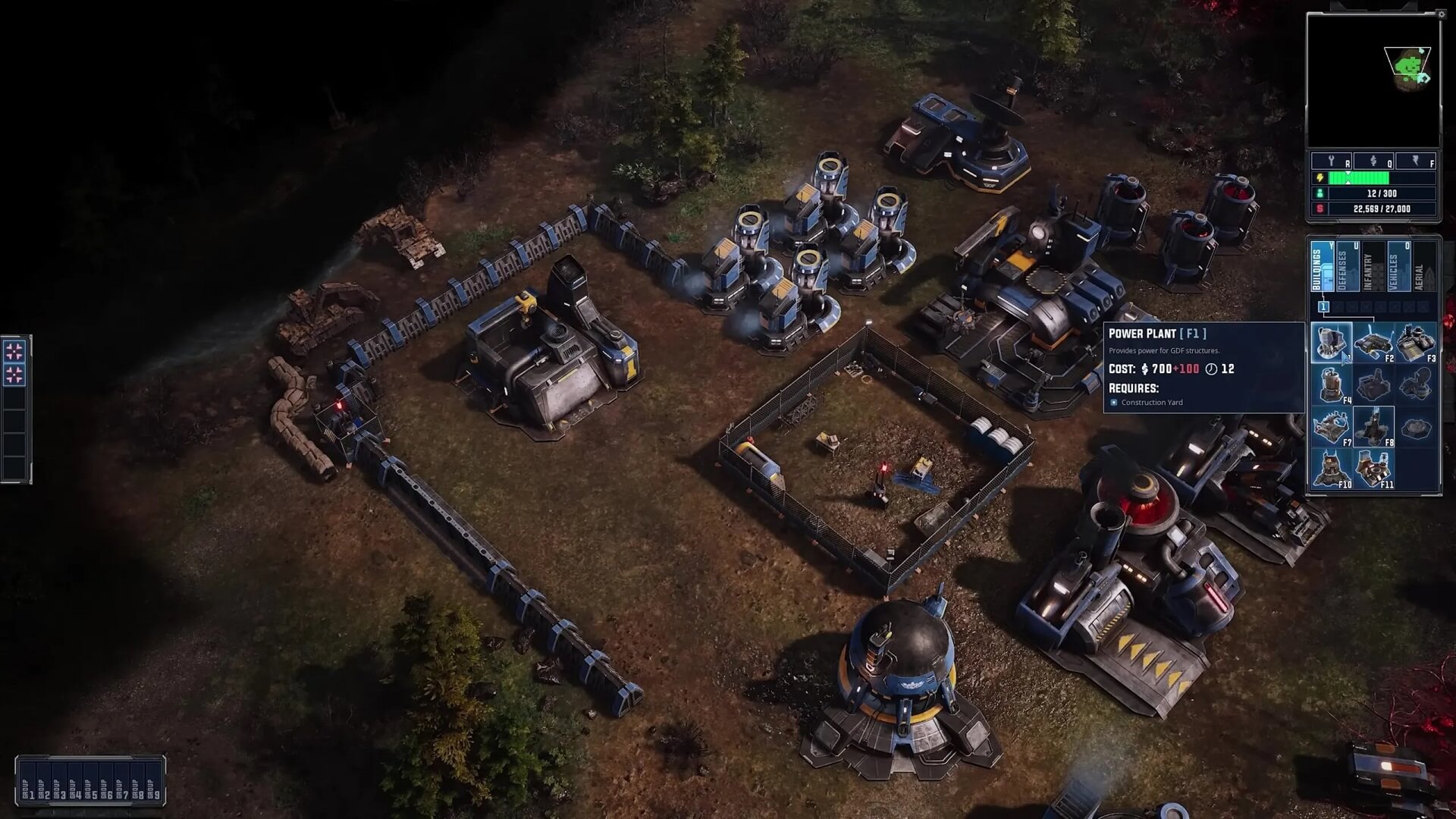Image resolution: width=1456 pixels, height=819 pixels.
Task: Open the Infantry tab
Action: 1373,267
